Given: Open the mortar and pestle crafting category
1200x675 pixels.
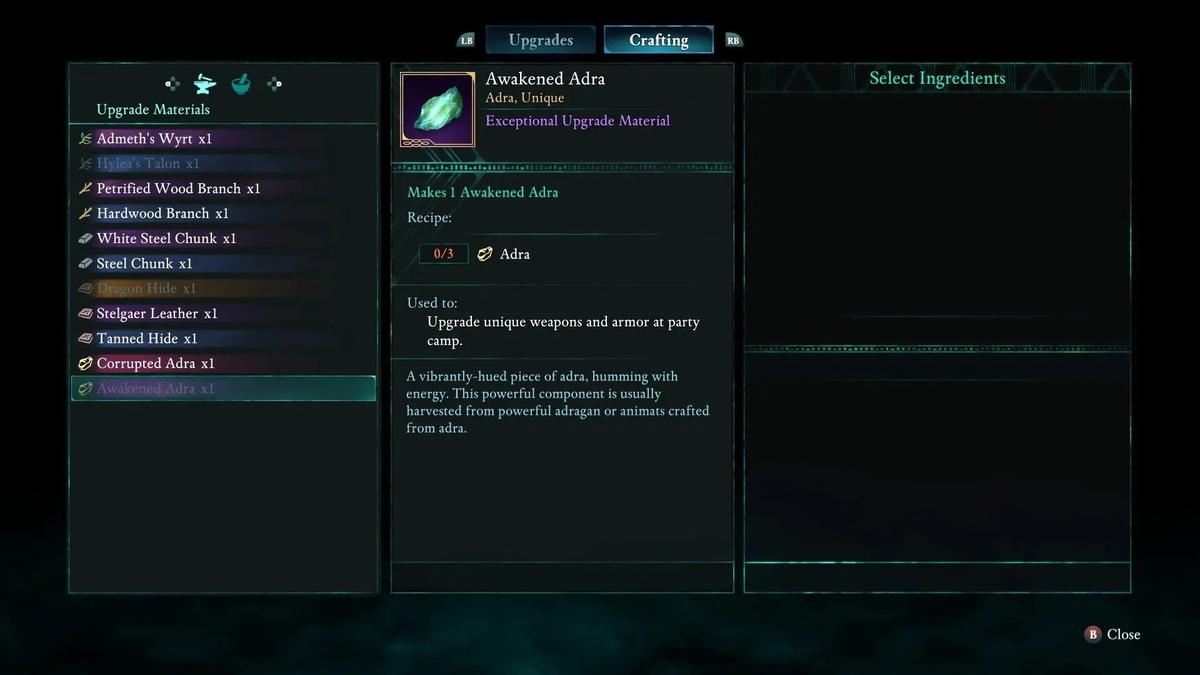Looking at the screenshot, I should (240, 84).
